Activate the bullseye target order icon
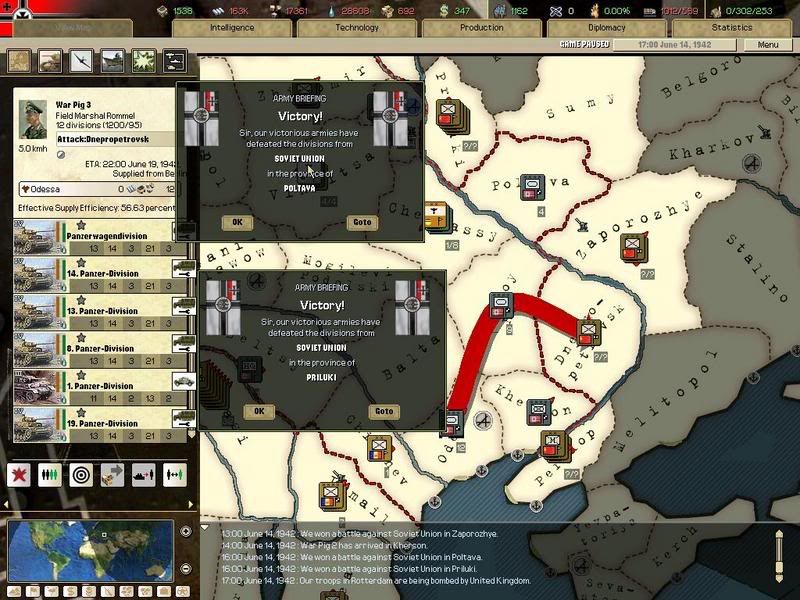 click(x=81, y=472)
